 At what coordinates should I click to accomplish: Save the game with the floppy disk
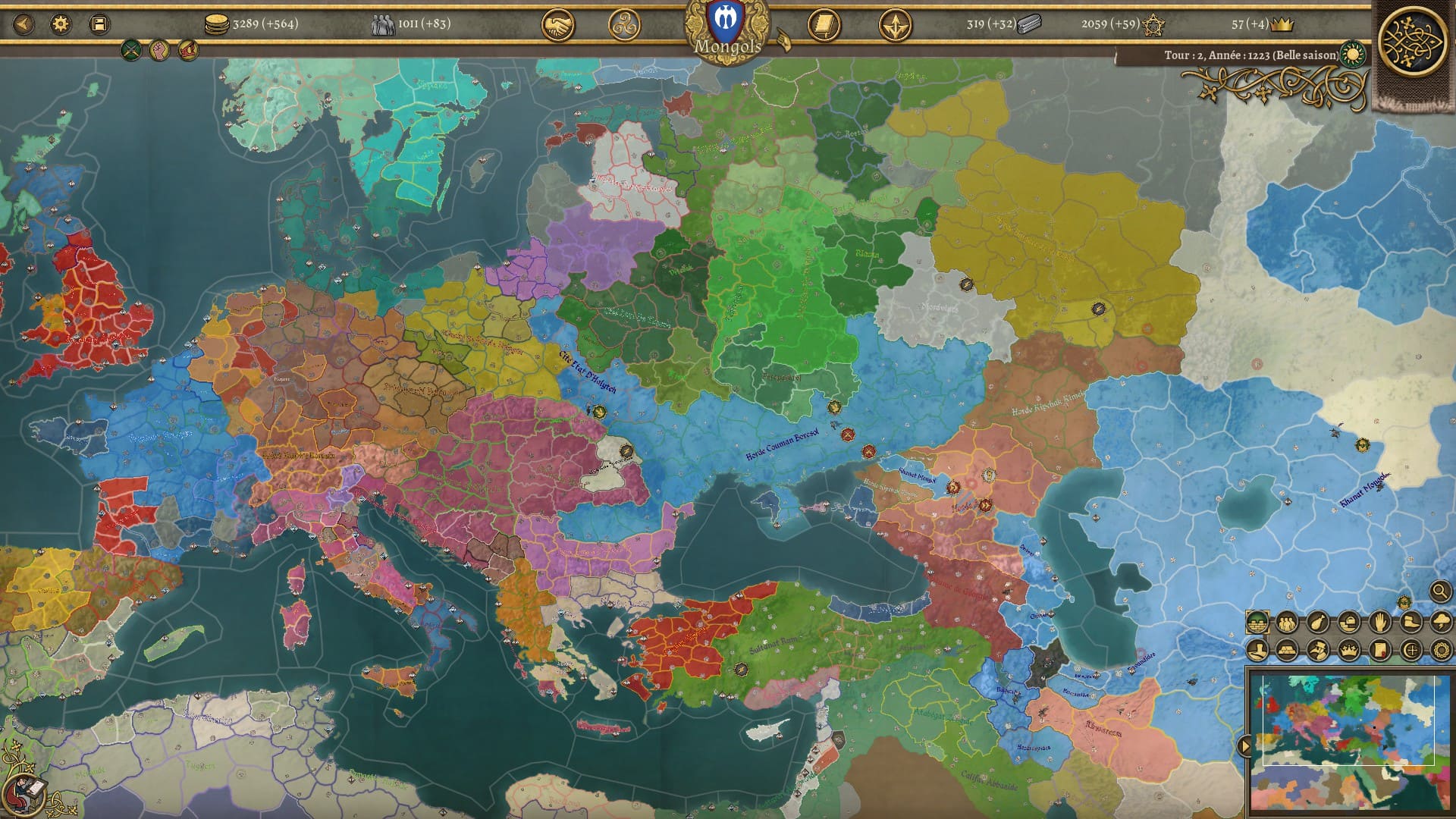[x=99, y=24]
